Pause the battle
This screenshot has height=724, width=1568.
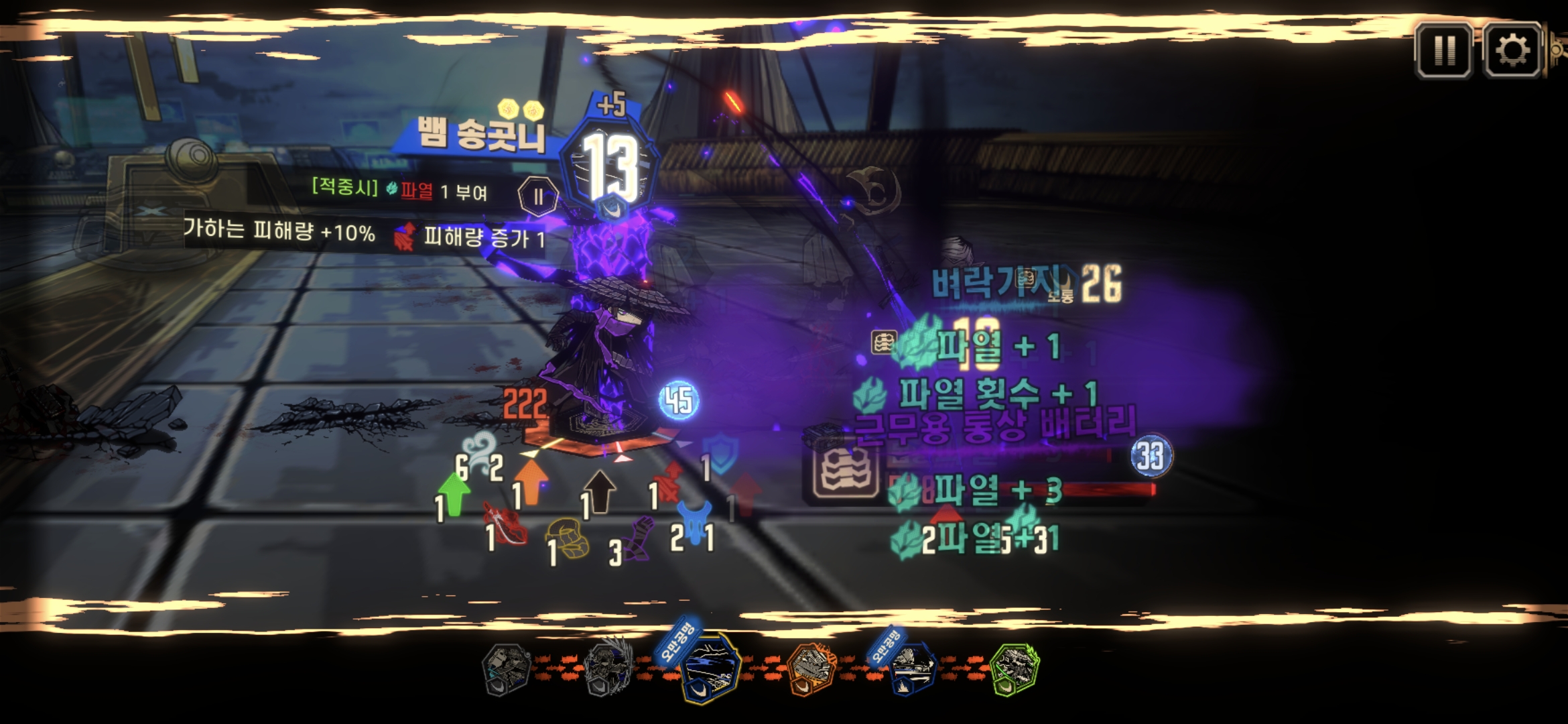(x=1443, y=50)
